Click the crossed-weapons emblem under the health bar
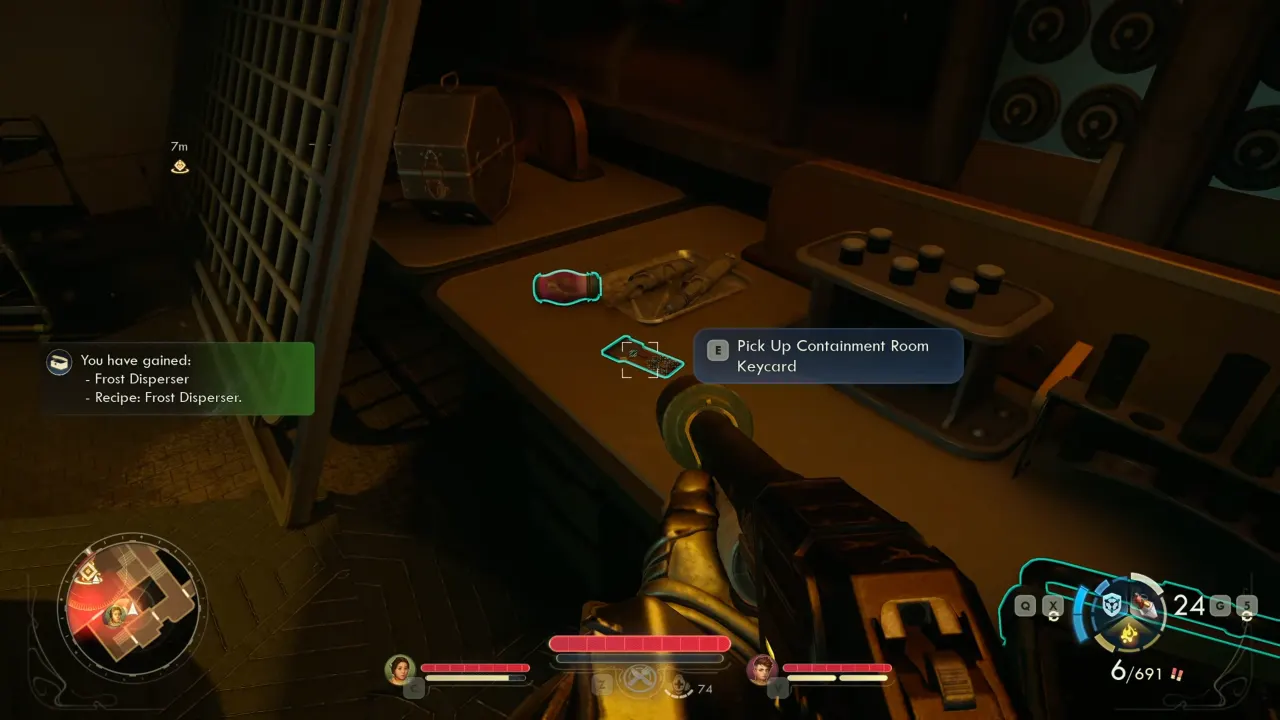This screenshot has width=1280, height=720. [640, 679]
